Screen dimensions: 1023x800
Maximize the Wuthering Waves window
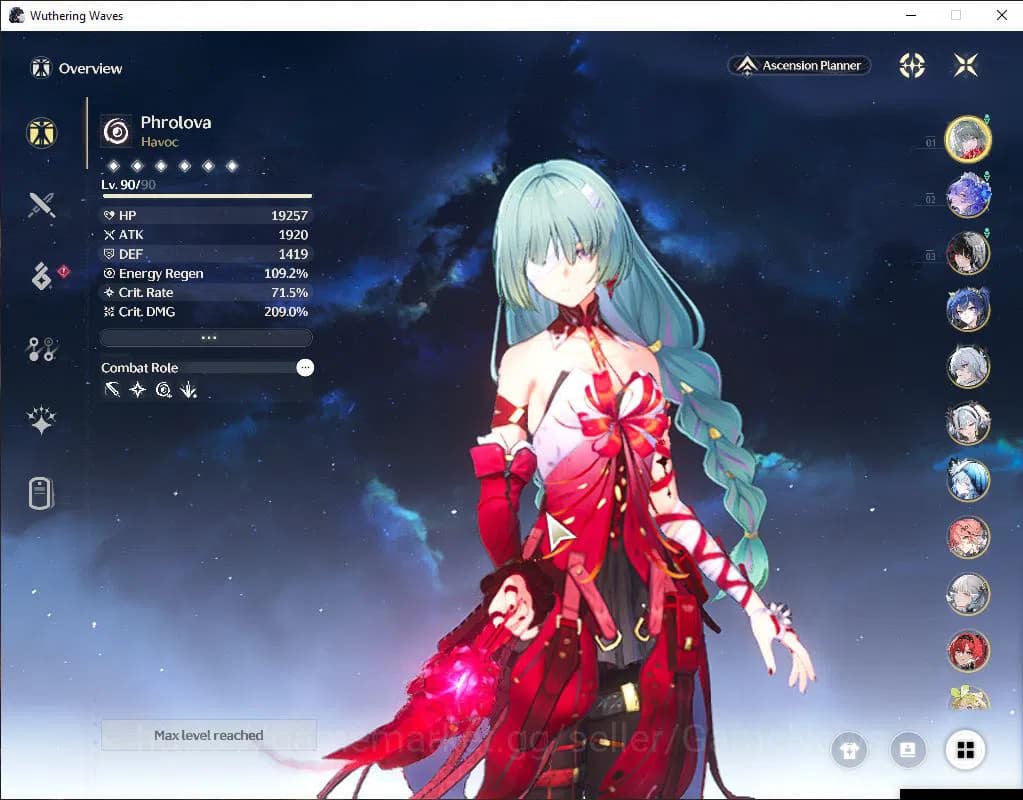[x=956, y=15]
